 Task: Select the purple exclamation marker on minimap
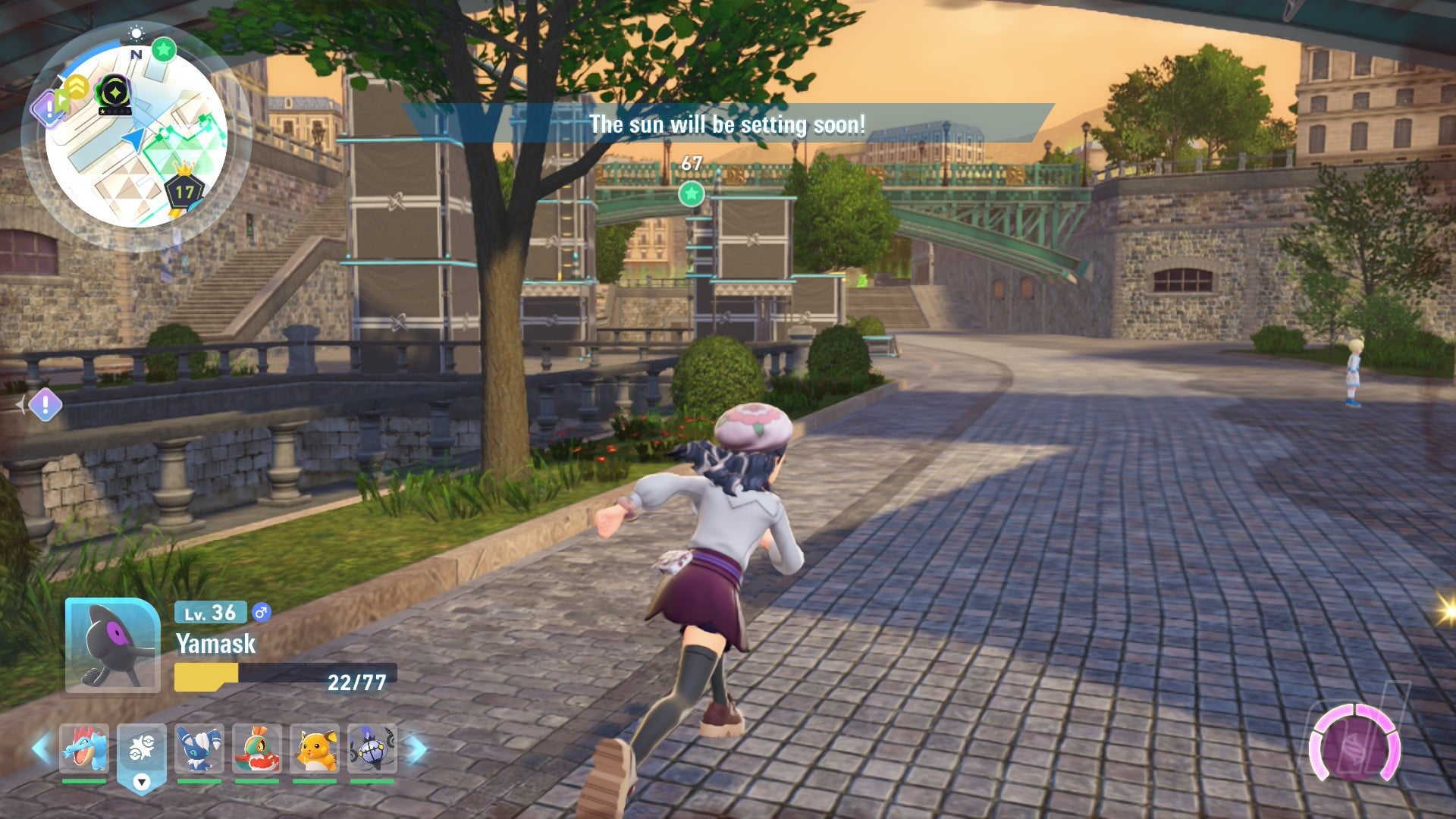49,108
